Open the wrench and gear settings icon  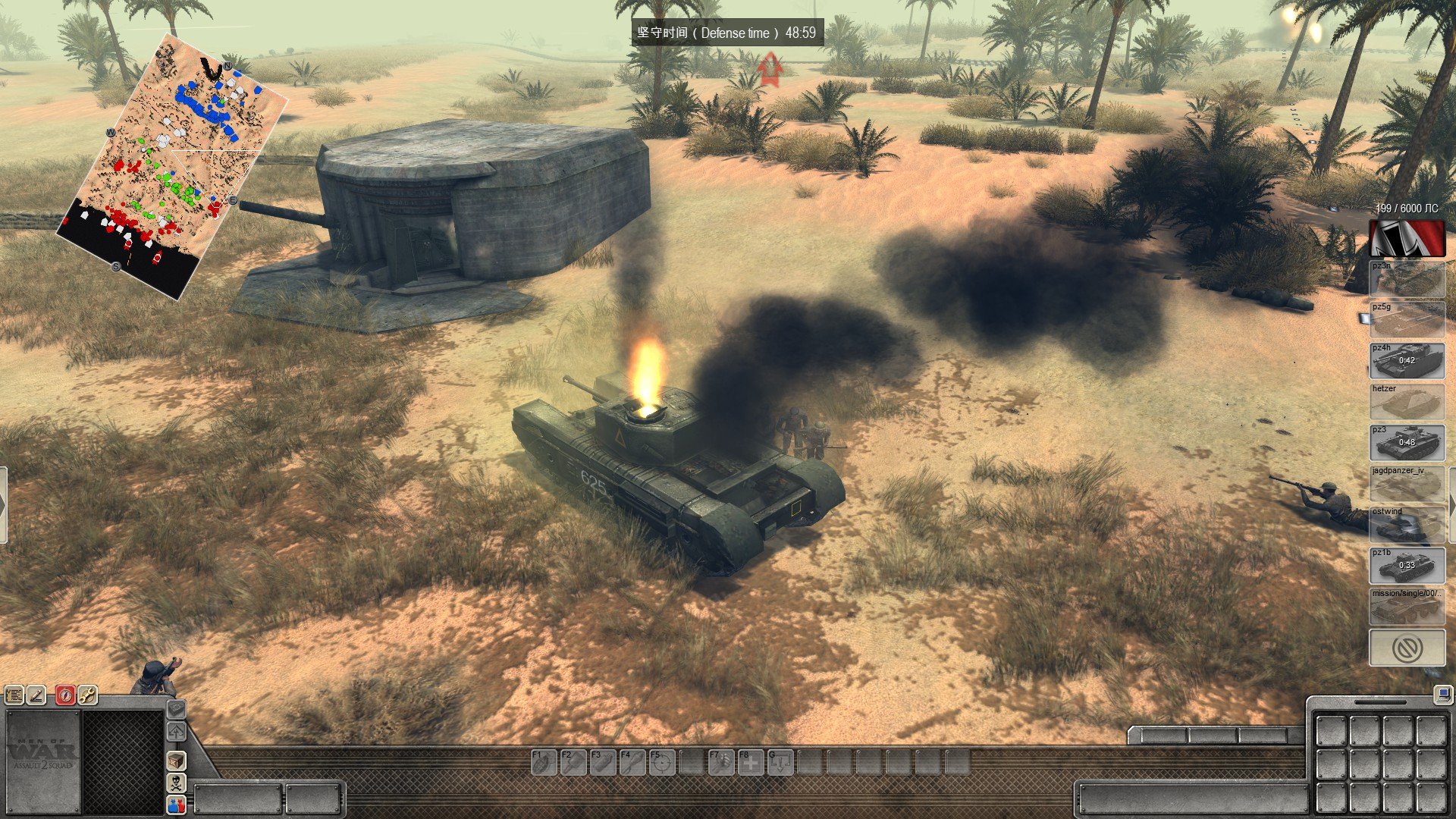click(88, 695)
